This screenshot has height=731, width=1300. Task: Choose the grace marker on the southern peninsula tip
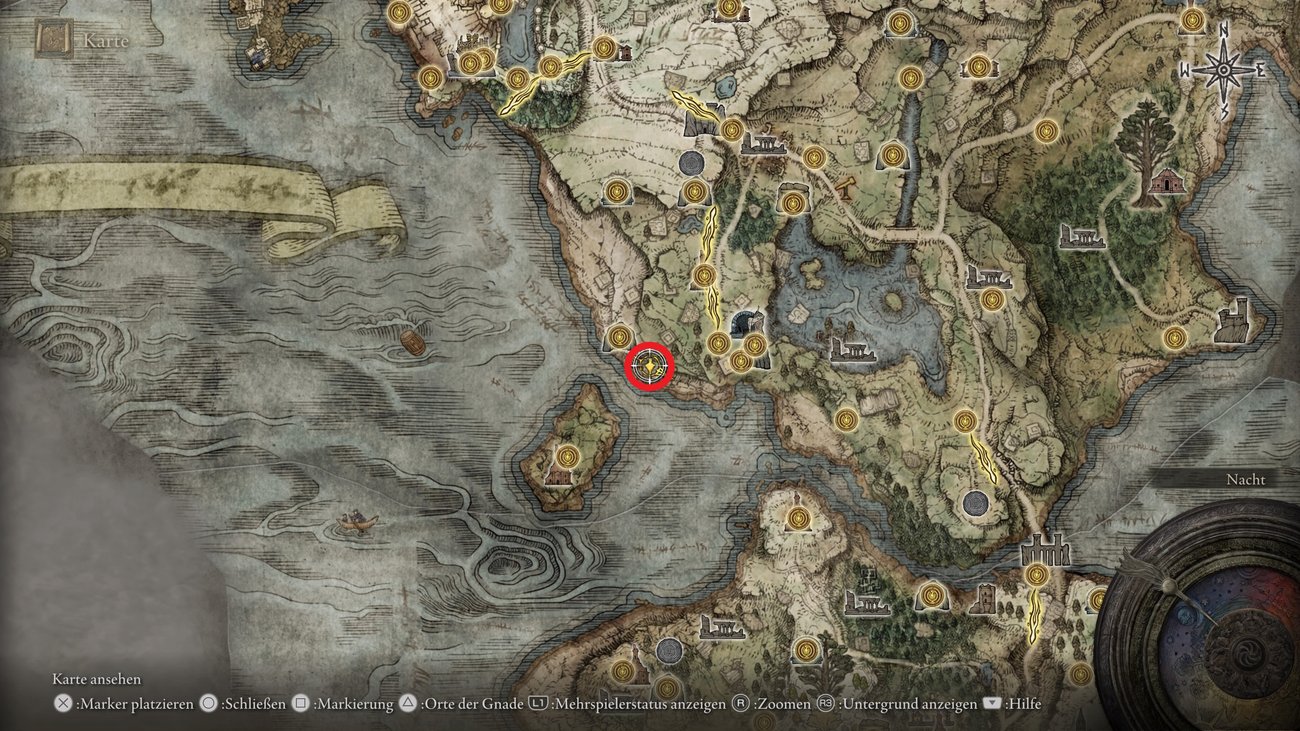(798, 518)
